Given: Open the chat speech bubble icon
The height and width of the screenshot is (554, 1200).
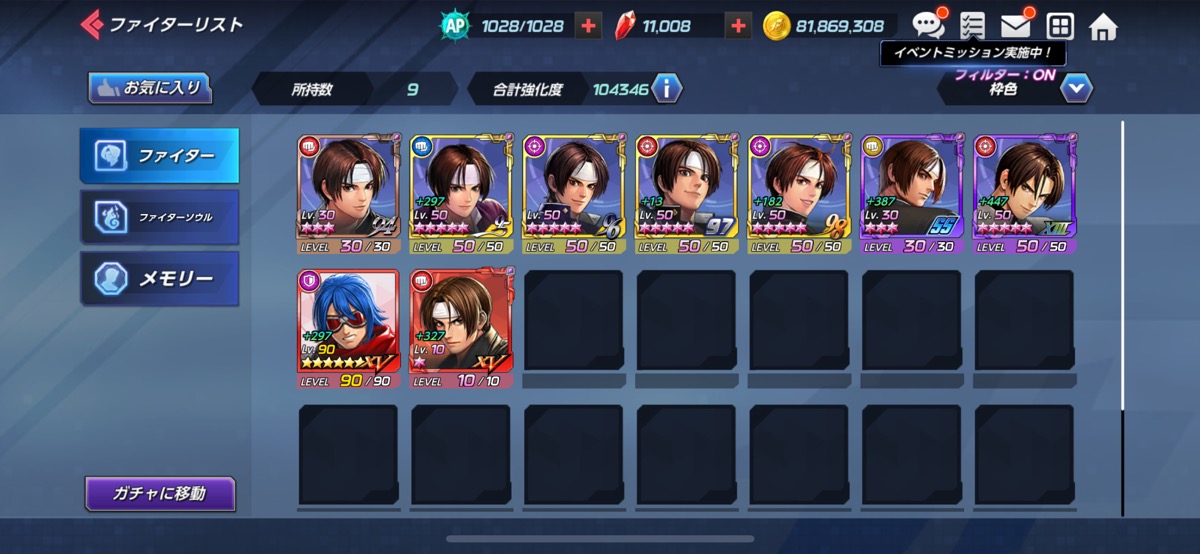Looking at the screenshot, I should 928,26.
